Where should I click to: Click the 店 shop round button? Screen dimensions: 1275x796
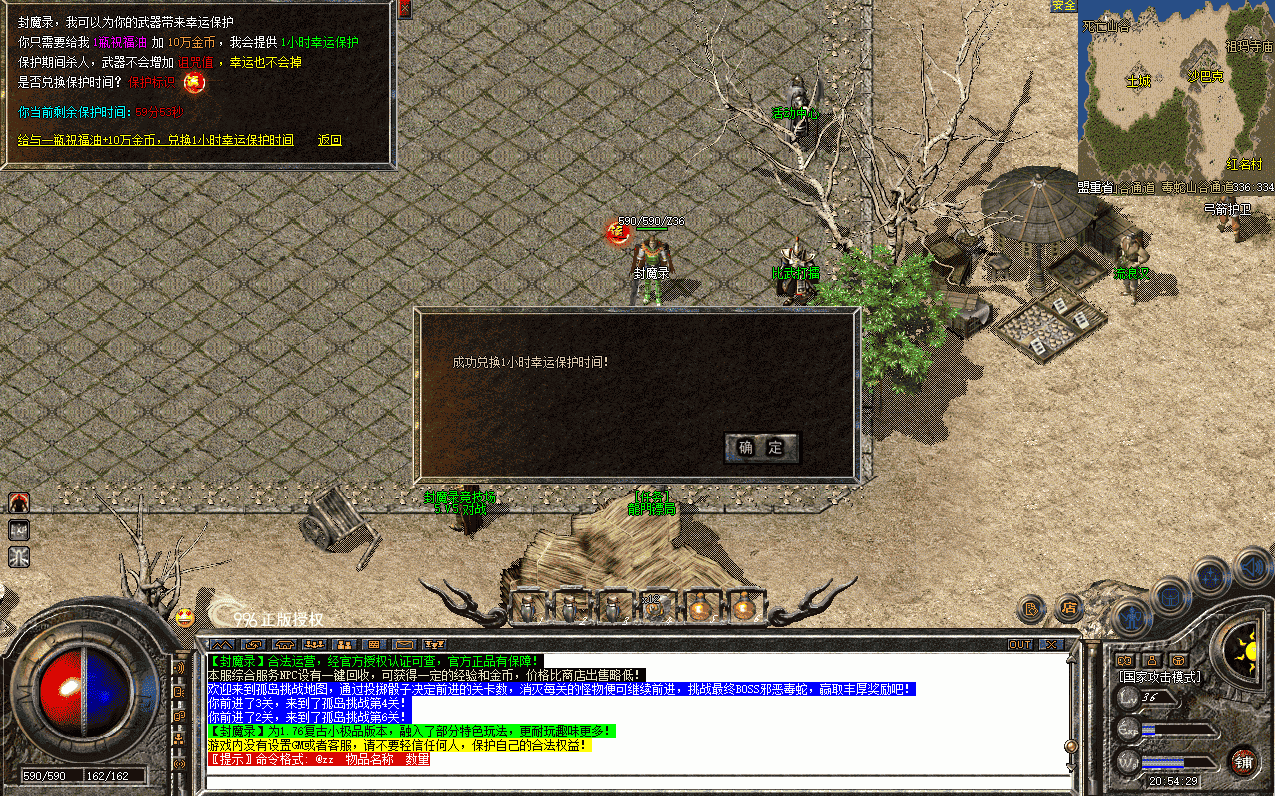click(1069, 607)
